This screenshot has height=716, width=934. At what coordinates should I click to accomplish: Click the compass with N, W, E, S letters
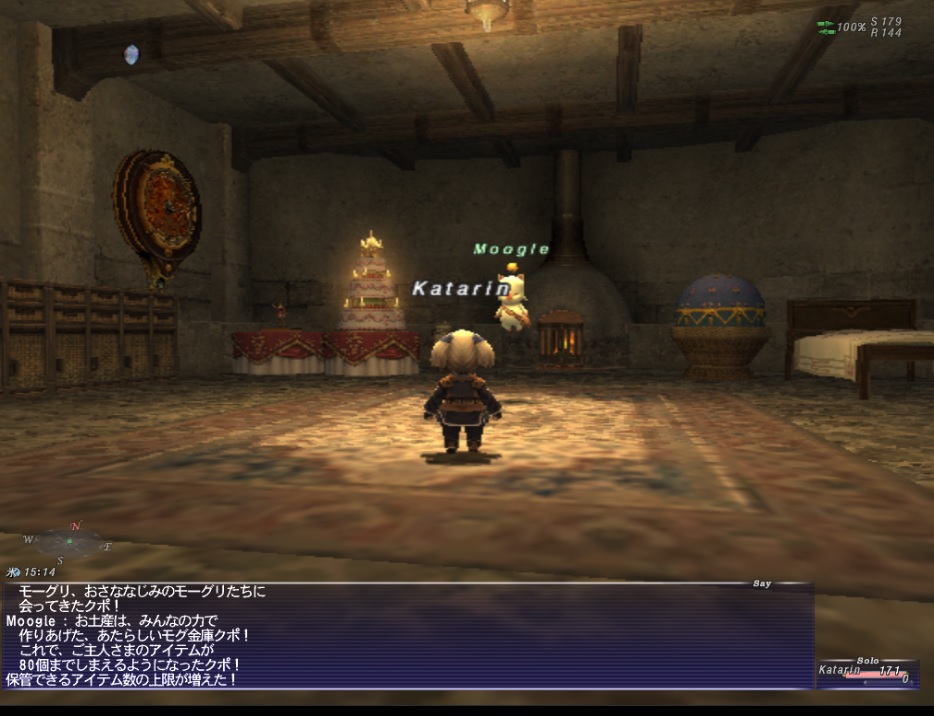(68, 543)
